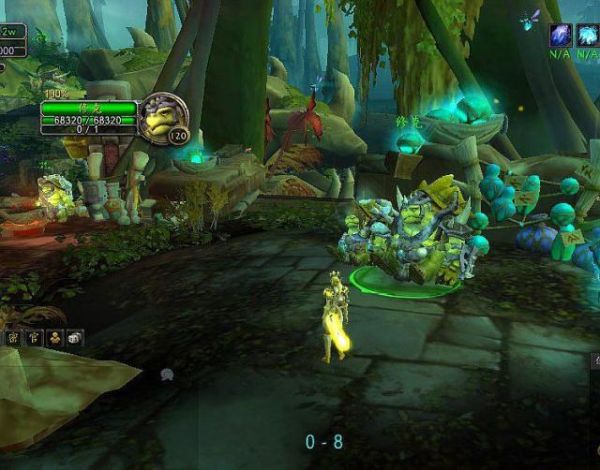600x470 pixels.
Task: Click the white bag-shaped icon
Action: coord(75,339)
